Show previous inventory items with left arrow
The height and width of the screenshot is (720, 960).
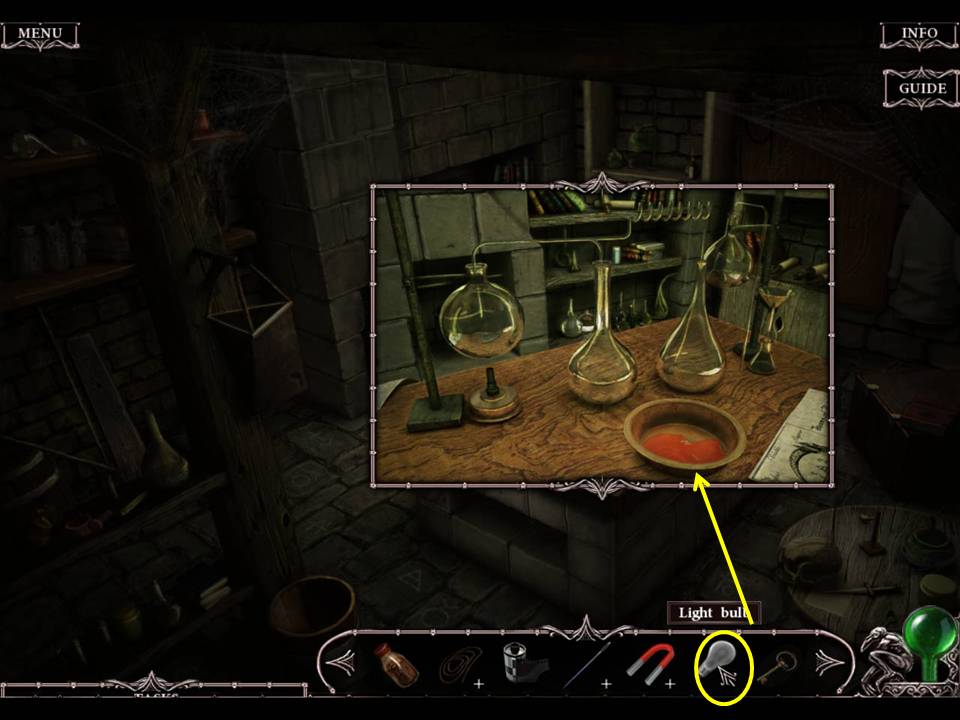pos(342,661)
